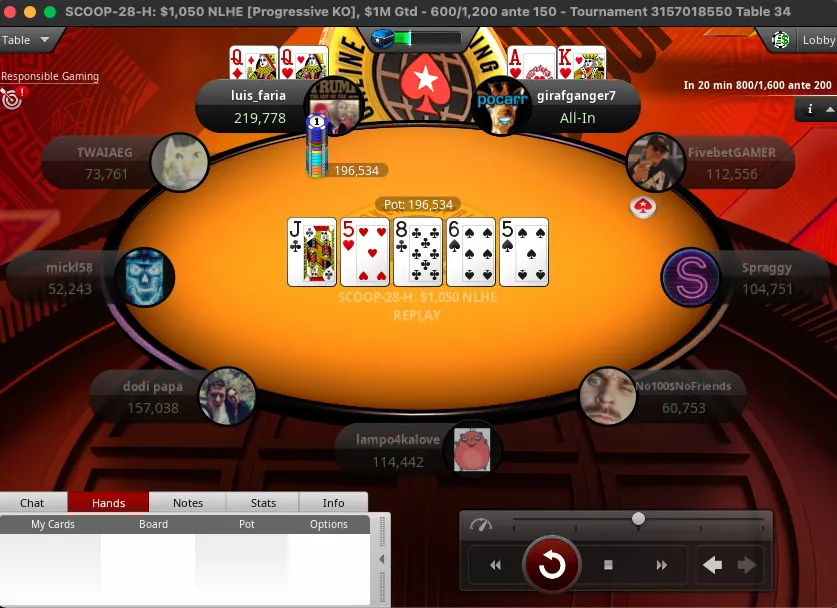
Task: Stop the hand replay
Action: 608,566
